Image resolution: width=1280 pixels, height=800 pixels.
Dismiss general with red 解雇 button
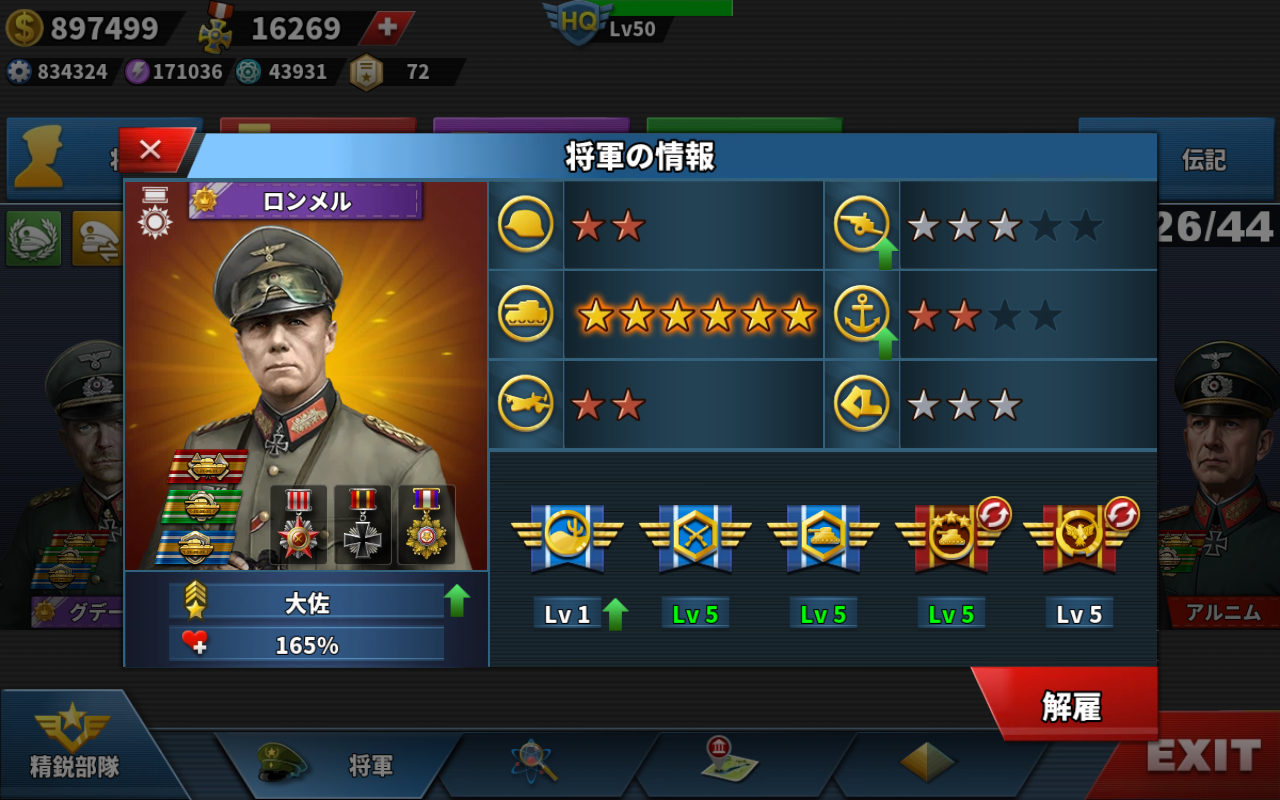tap(1070, 706)
